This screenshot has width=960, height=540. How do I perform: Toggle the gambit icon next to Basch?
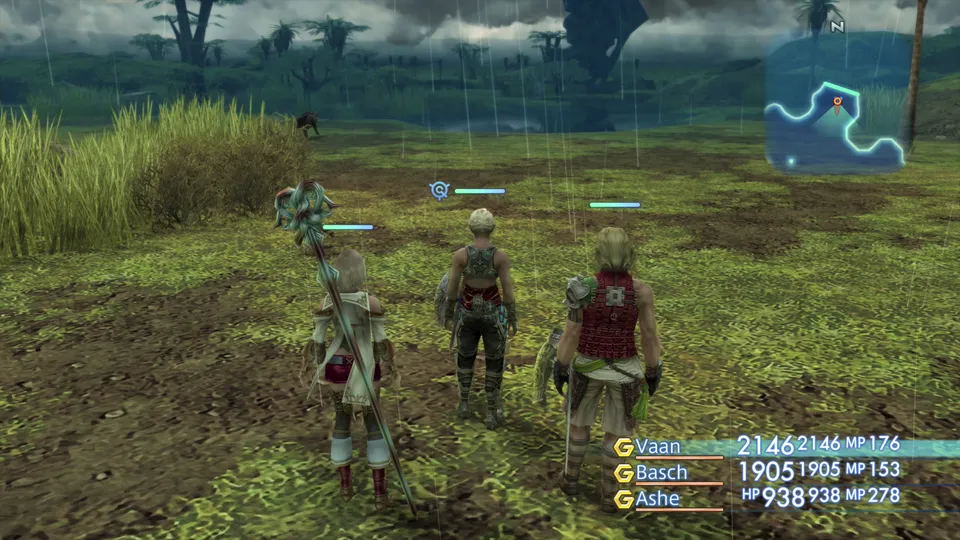coord(624,473)
